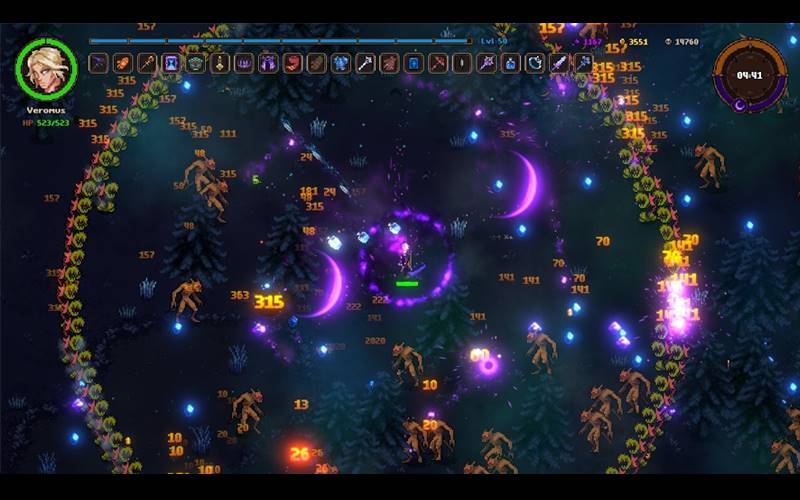Pick the crescent blade item icon

[535, 63]
